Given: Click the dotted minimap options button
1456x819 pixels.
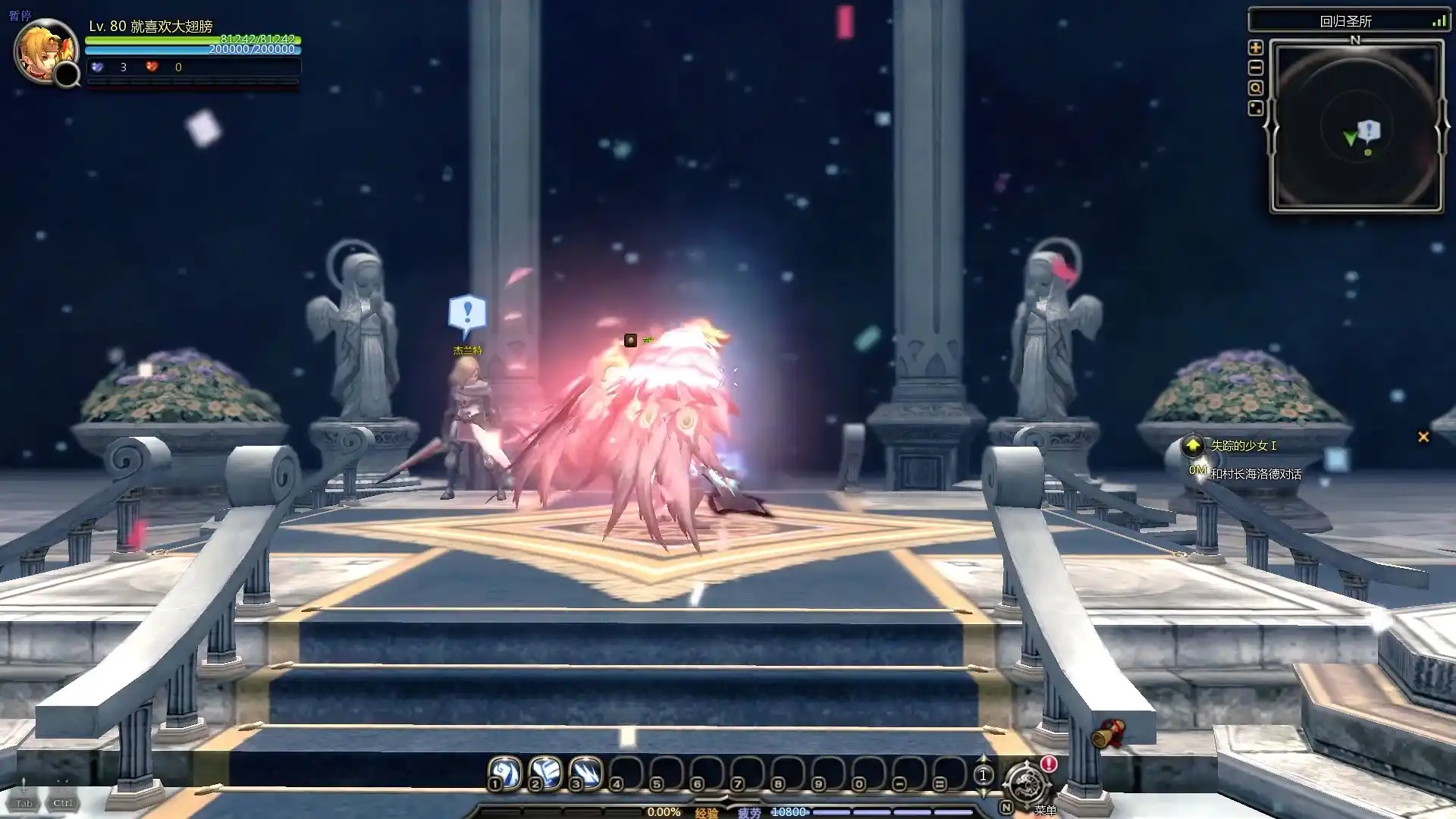Looking at the screenshot, I should point(1256,108).
